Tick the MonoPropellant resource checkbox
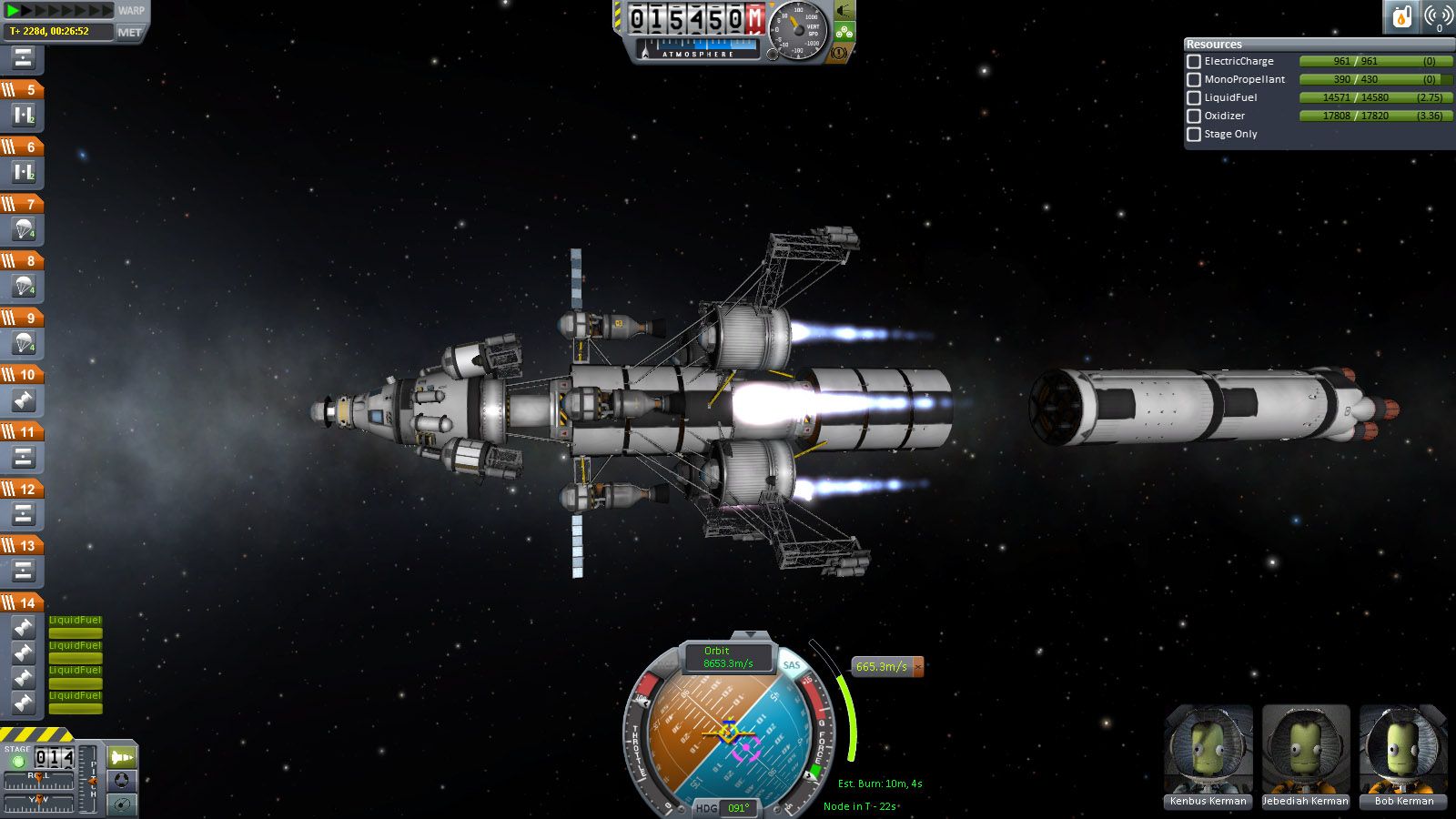 [x=1194, y=79]
